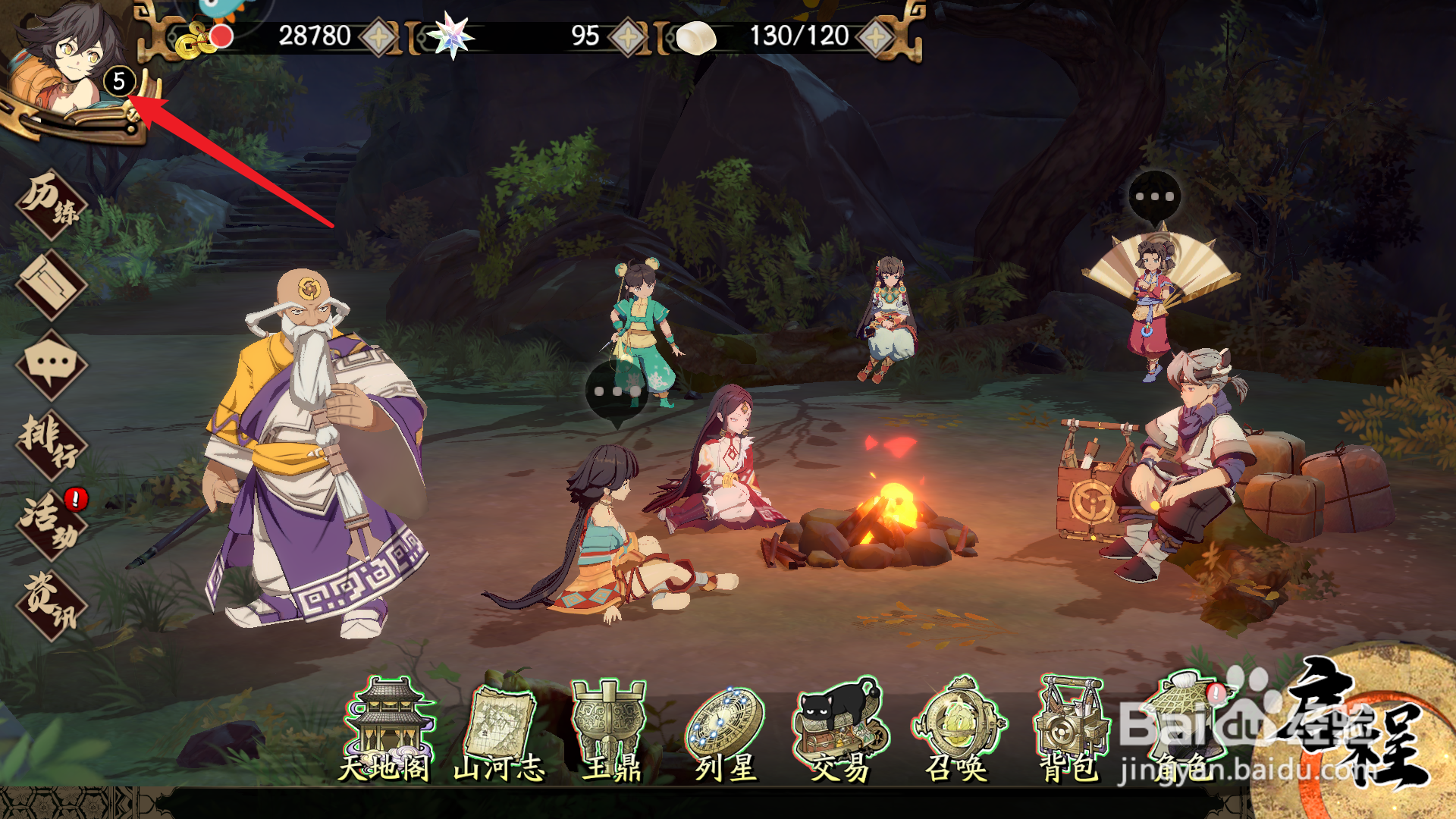View the 资讯 news menu
Viewport: 1456px width, 819px height.
(x=51, y=605)
